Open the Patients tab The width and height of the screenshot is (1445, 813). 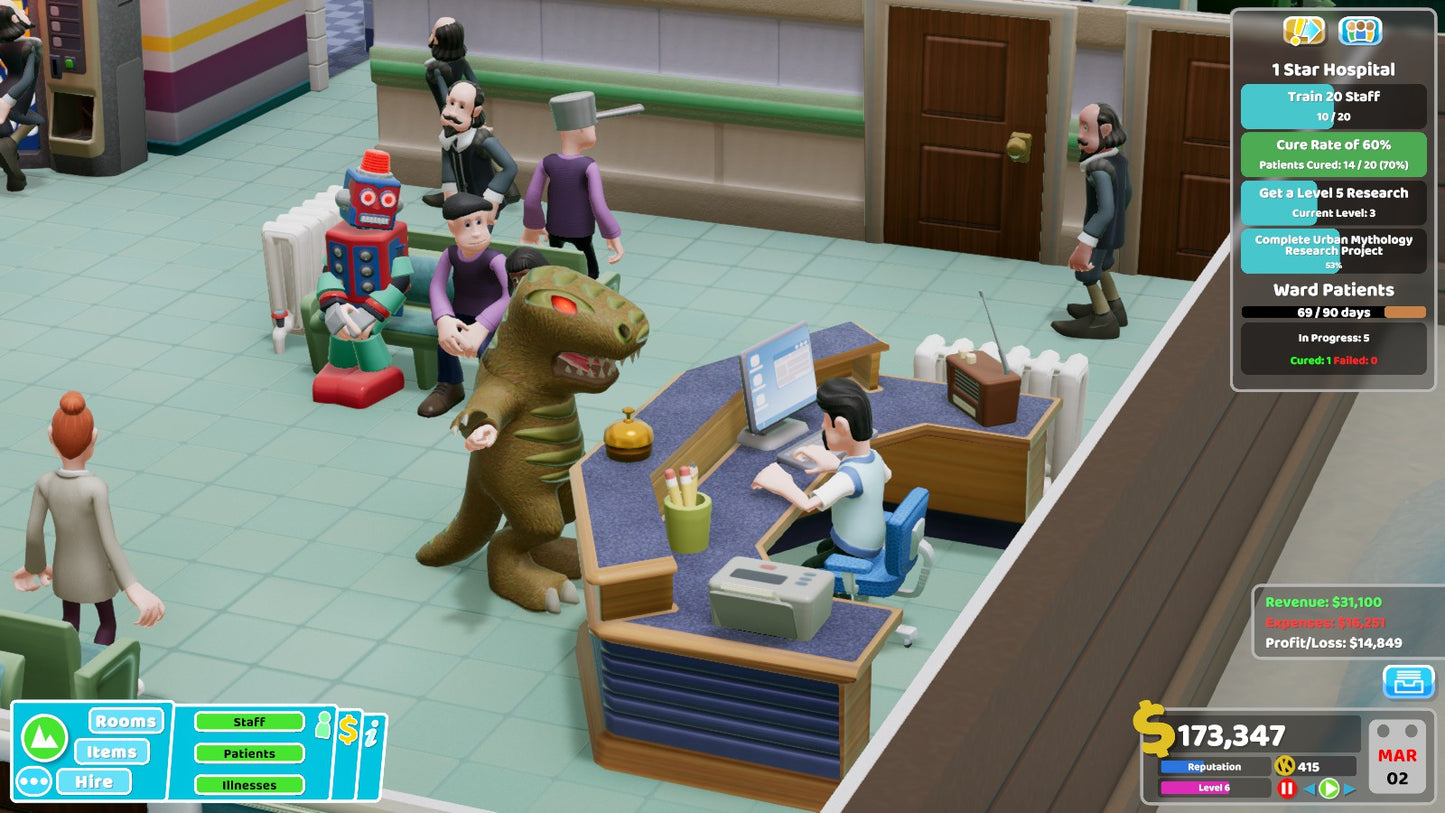point(249,753)
